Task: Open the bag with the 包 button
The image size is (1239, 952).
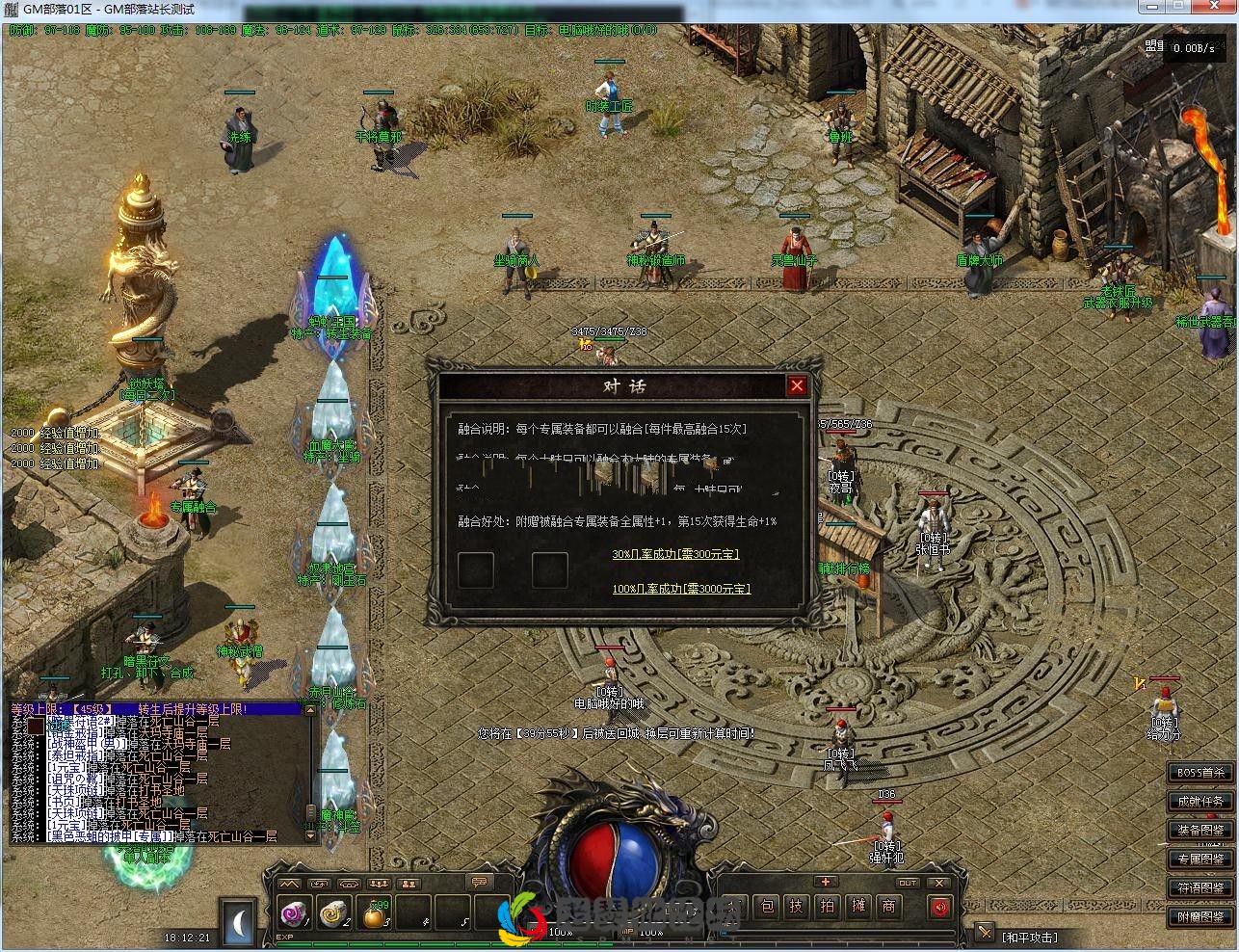Action: (767, 907)
